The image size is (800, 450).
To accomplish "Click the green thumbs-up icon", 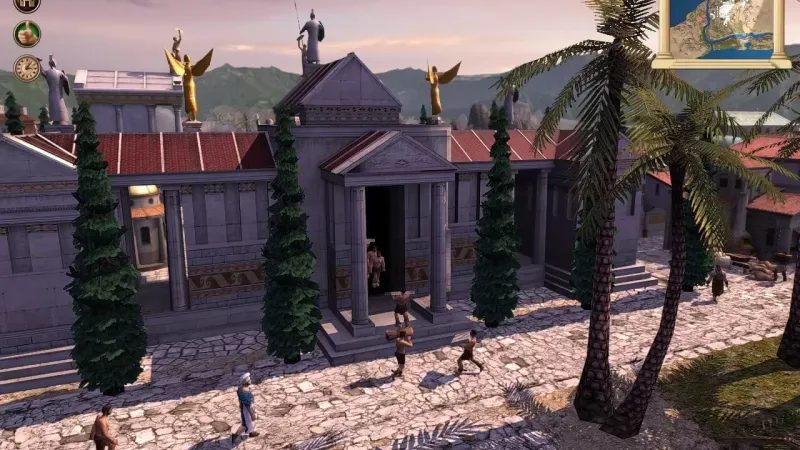I will [27, 34].
